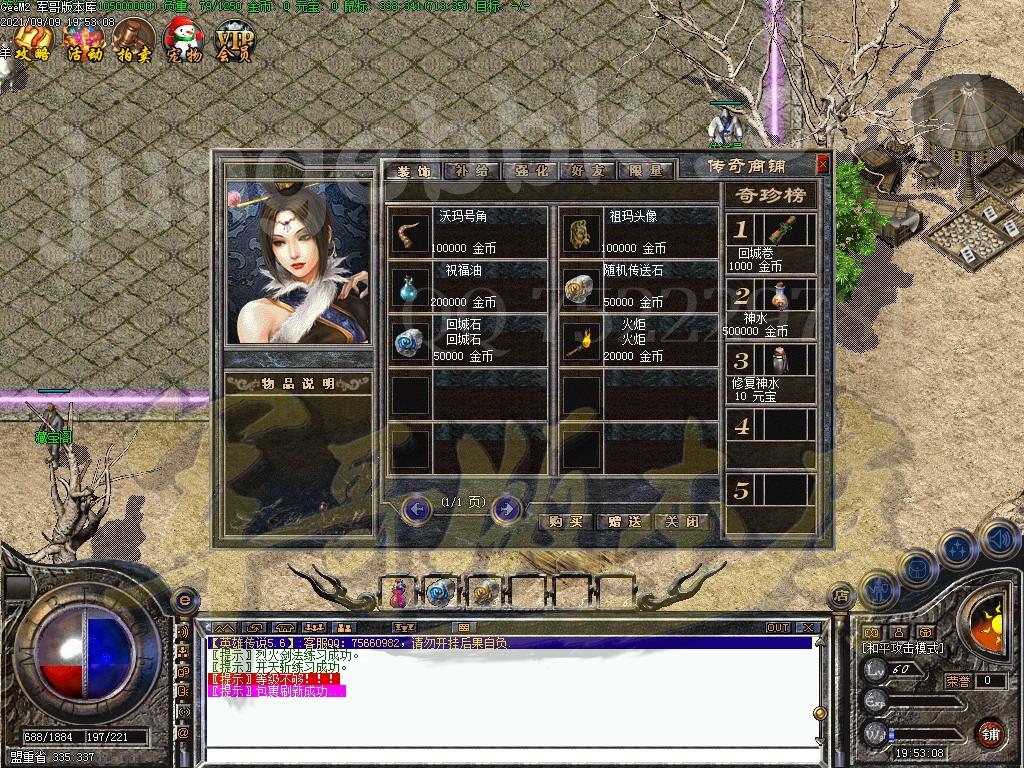Select the 好友 friends tab
The height and width of the screenshot is (768, 1024).
pyautogui.click(x=587, y=171)
